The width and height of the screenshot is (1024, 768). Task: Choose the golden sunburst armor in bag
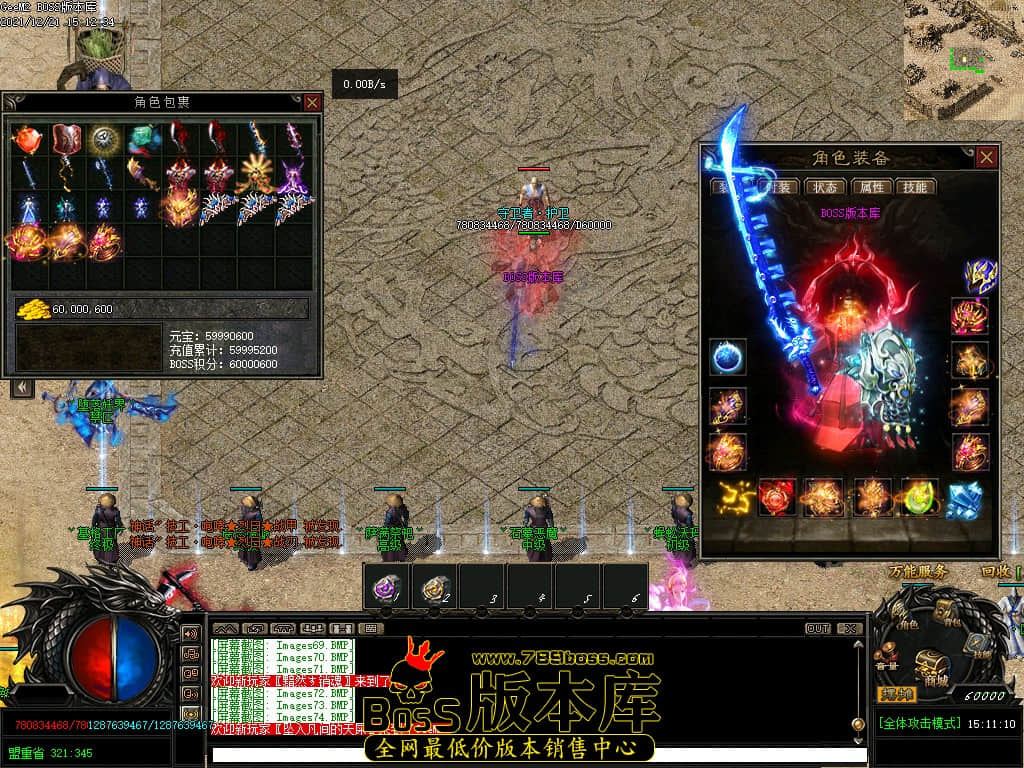255,174
